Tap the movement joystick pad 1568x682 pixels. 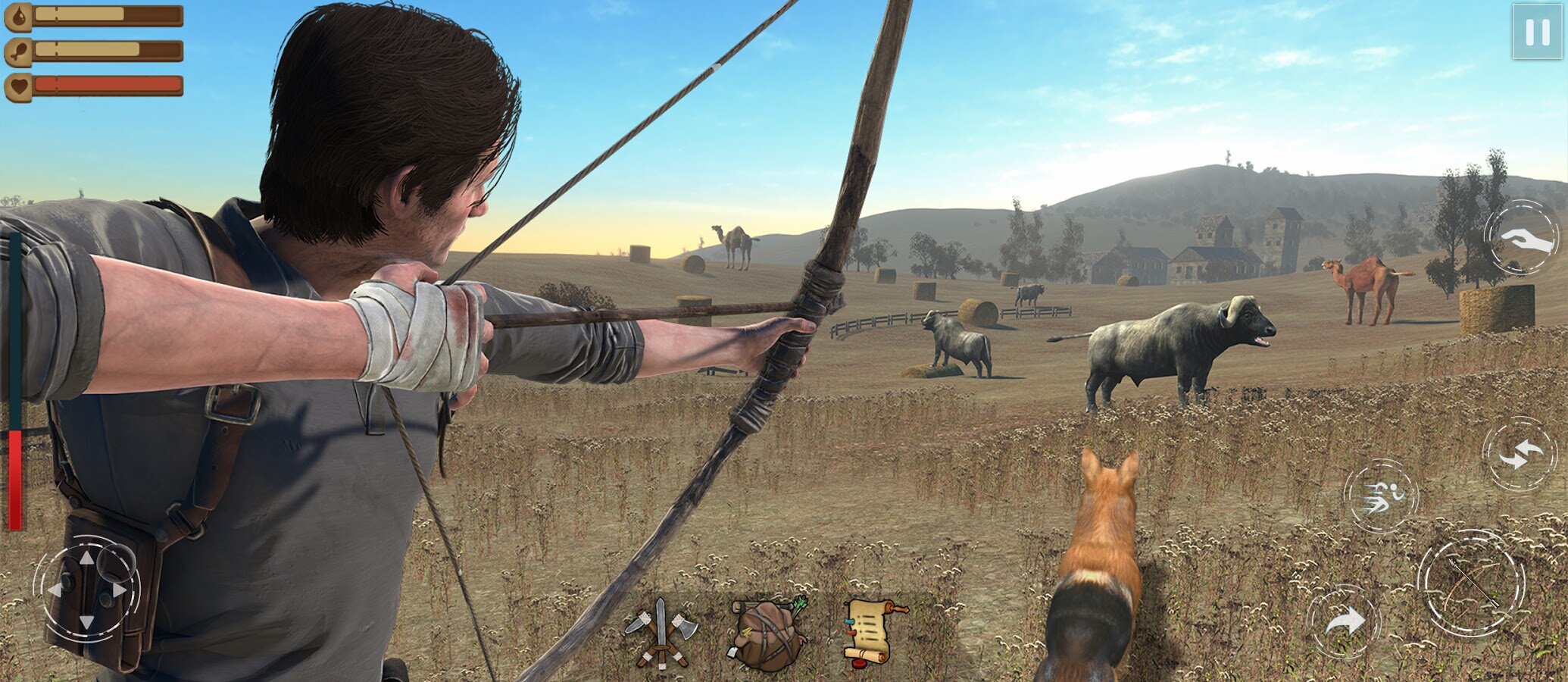87,589
